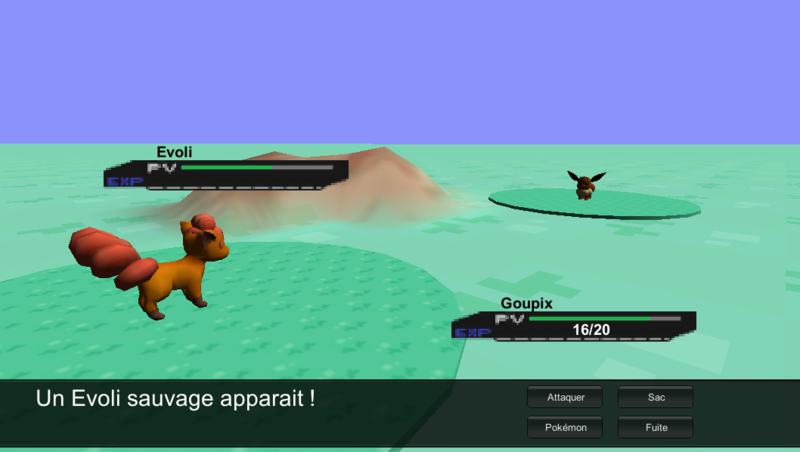The height and width of the screenshot is (452, 800).
Task: Open the Sac item bag
Action: pyautogui.click(x=655, y=397)
